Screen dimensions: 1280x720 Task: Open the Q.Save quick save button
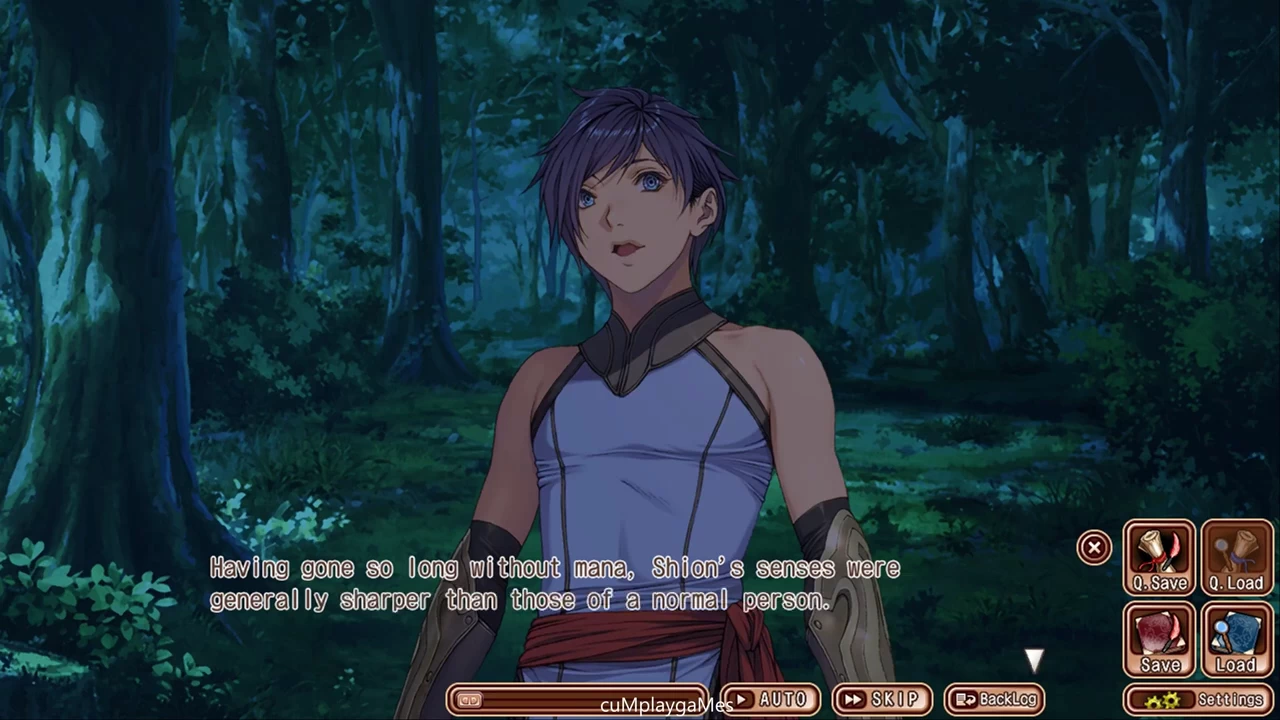(x=1159, y=558)
